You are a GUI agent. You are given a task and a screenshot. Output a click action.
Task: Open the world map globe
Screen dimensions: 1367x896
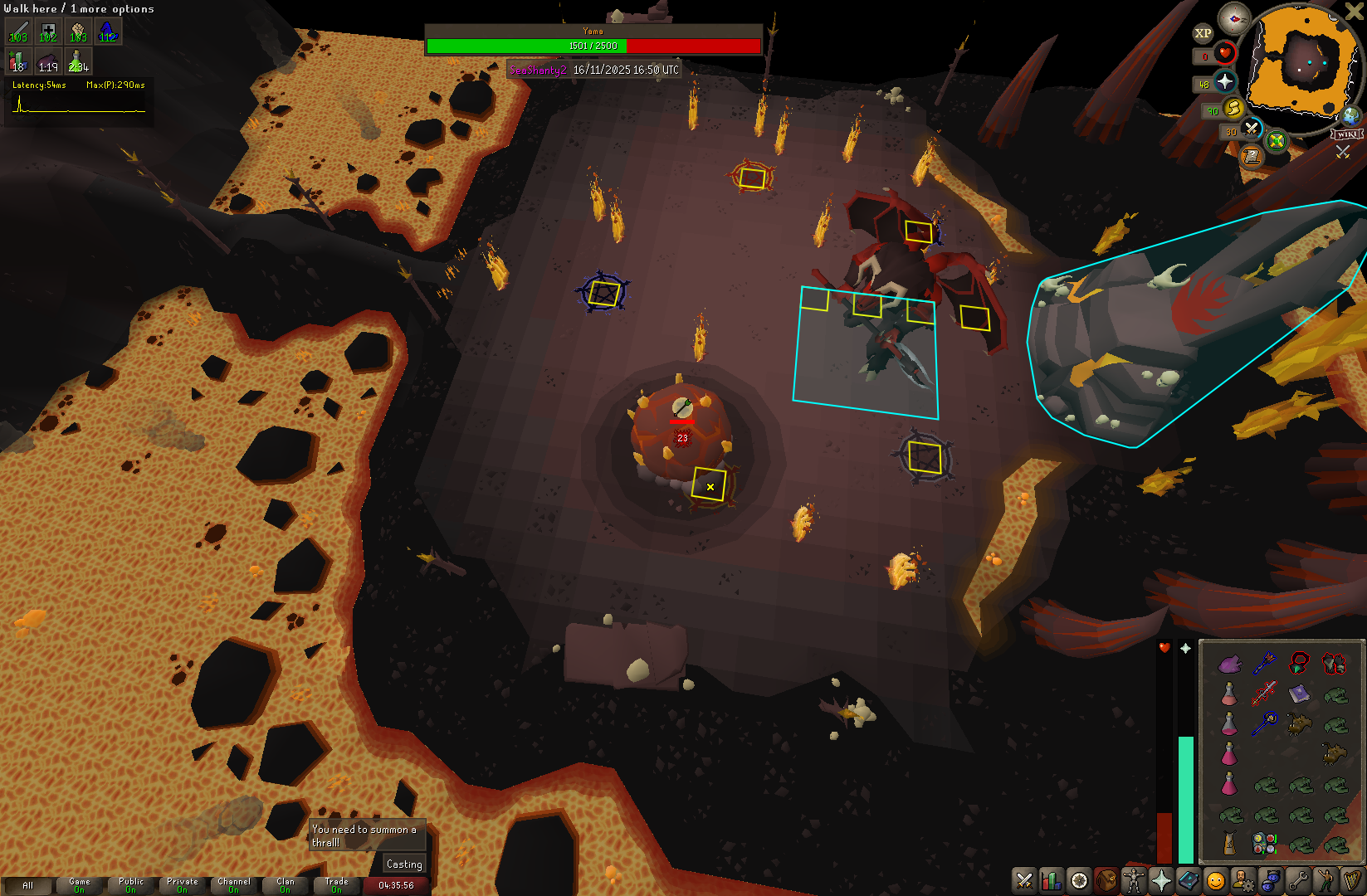pos(1351,116)
